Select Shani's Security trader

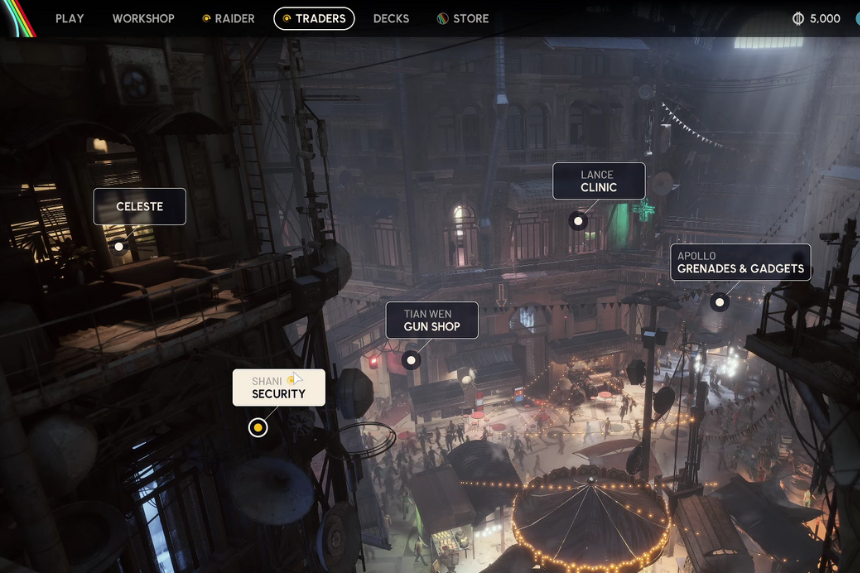pyautogui.click(x=279, y=388)
